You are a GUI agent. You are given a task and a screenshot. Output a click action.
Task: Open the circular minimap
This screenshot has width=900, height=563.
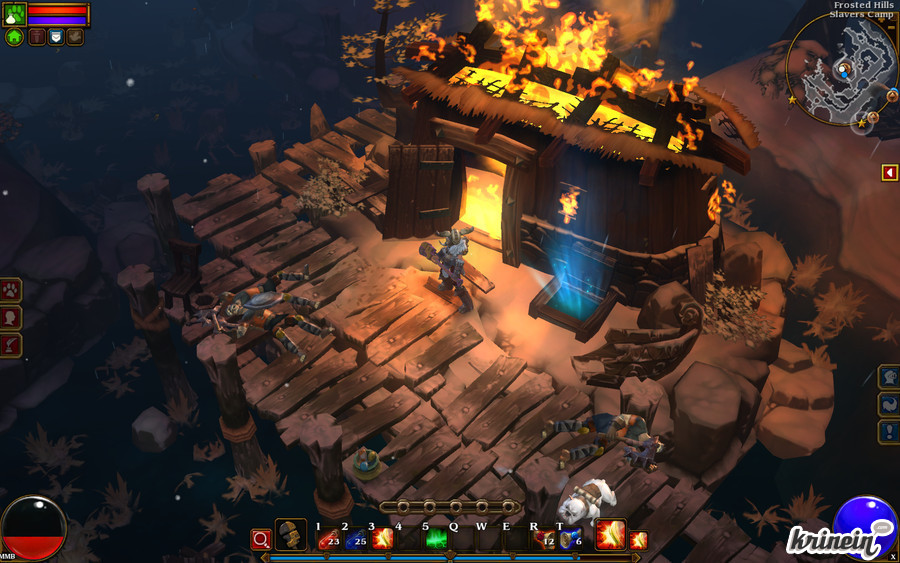[x=841, y=70]
